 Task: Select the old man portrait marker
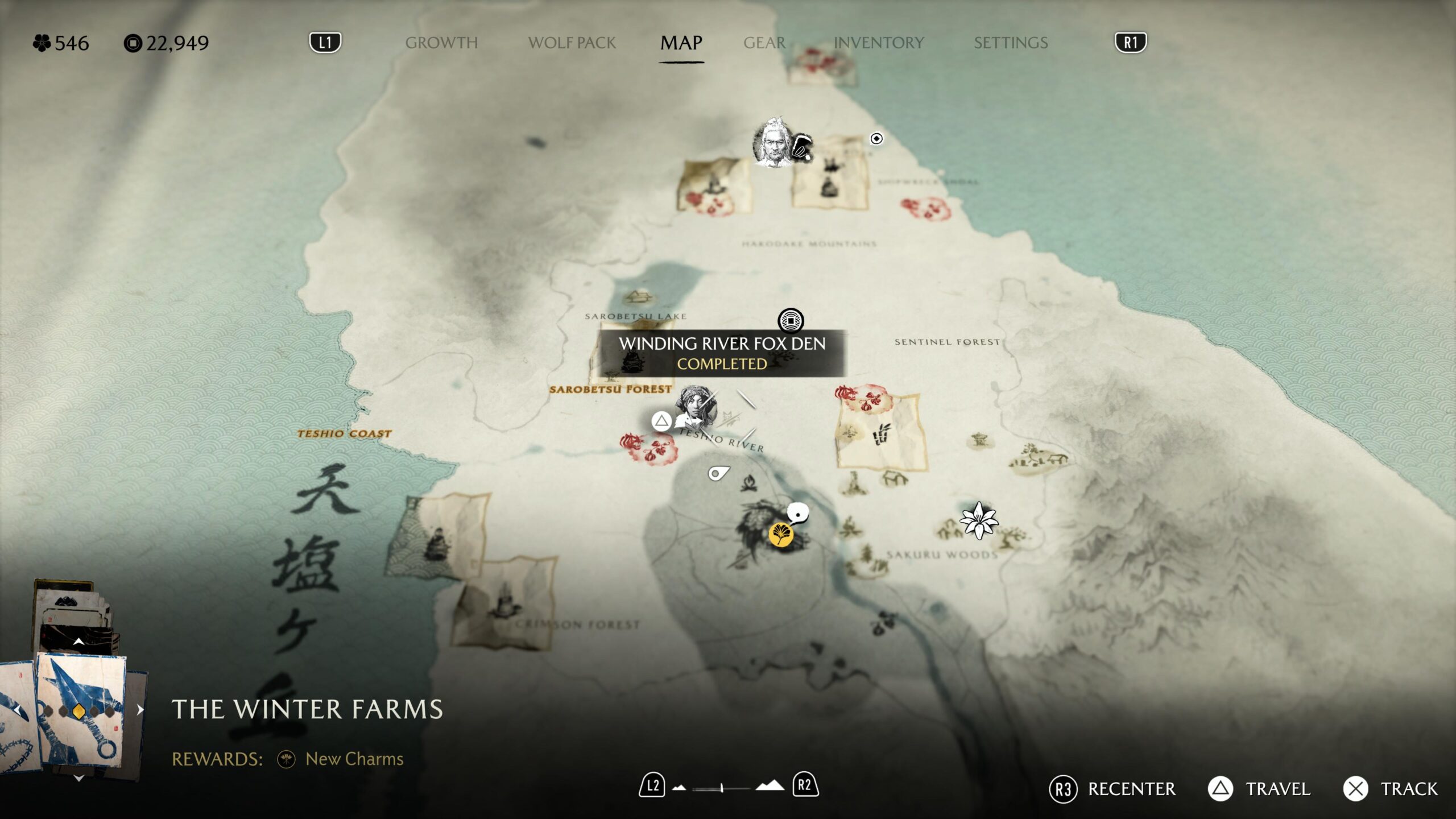tap(772, 143)
